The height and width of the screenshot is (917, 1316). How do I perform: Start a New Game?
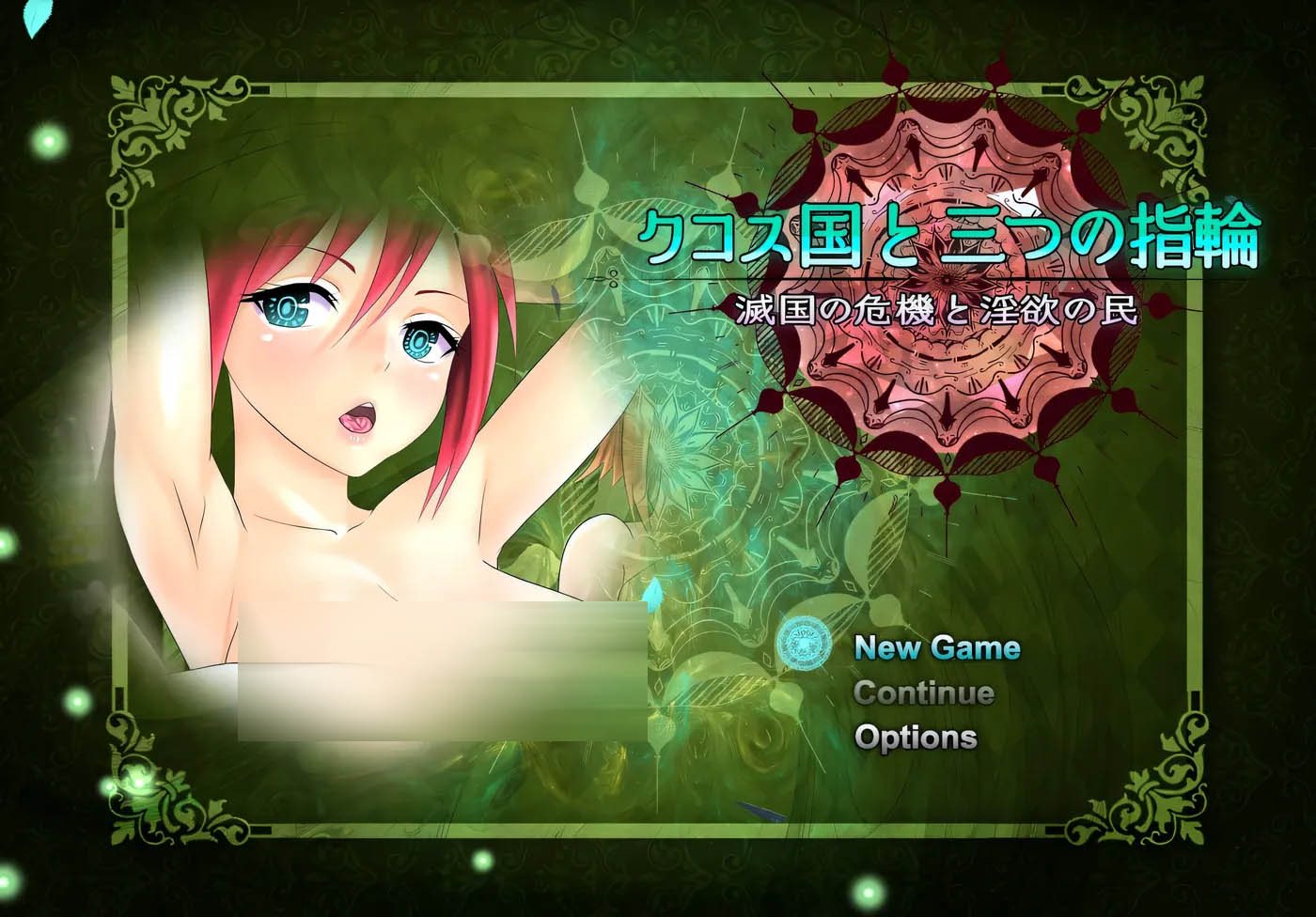point(936,647)
